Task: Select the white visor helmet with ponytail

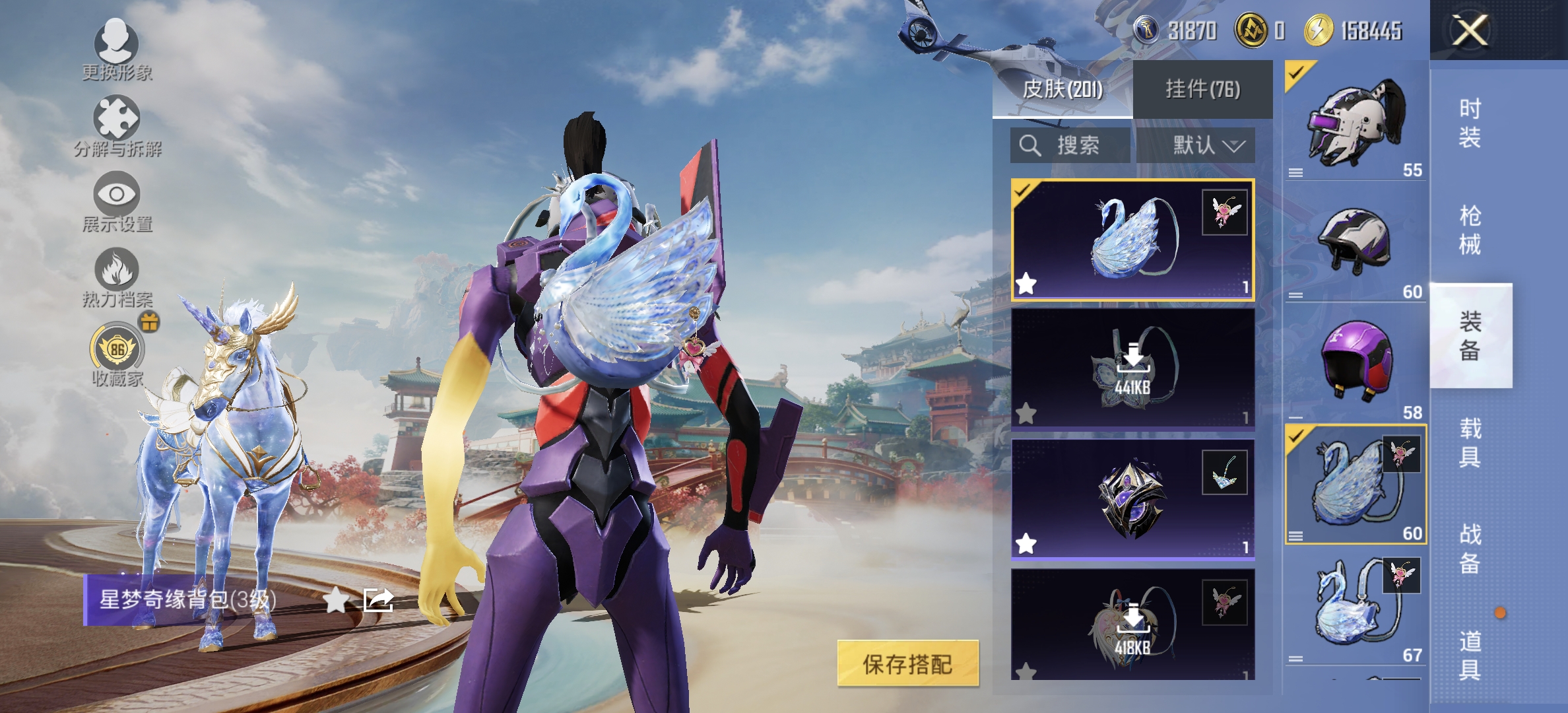Action: click(1356, 121)
